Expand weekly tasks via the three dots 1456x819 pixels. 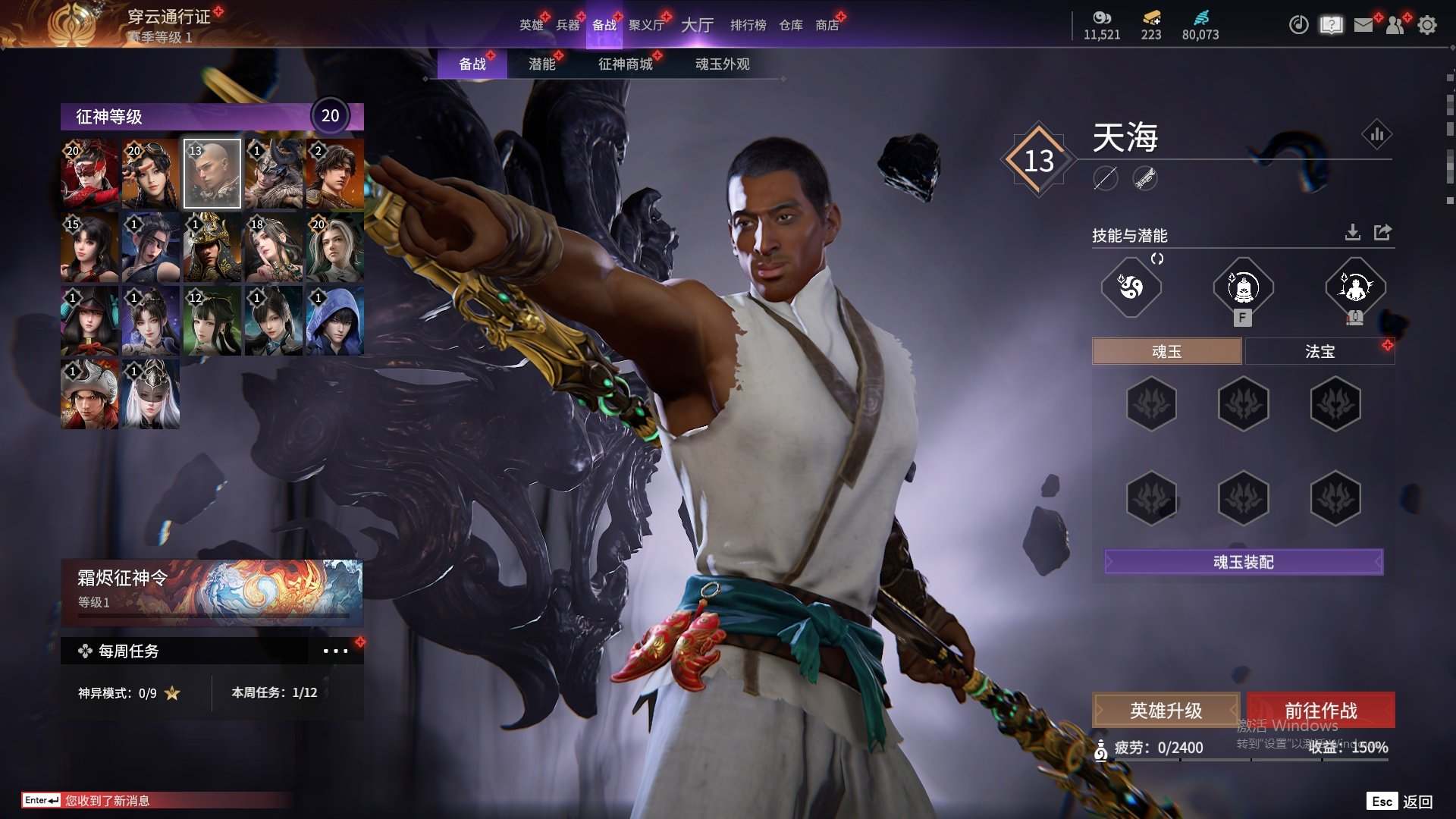tap(335, 651)
